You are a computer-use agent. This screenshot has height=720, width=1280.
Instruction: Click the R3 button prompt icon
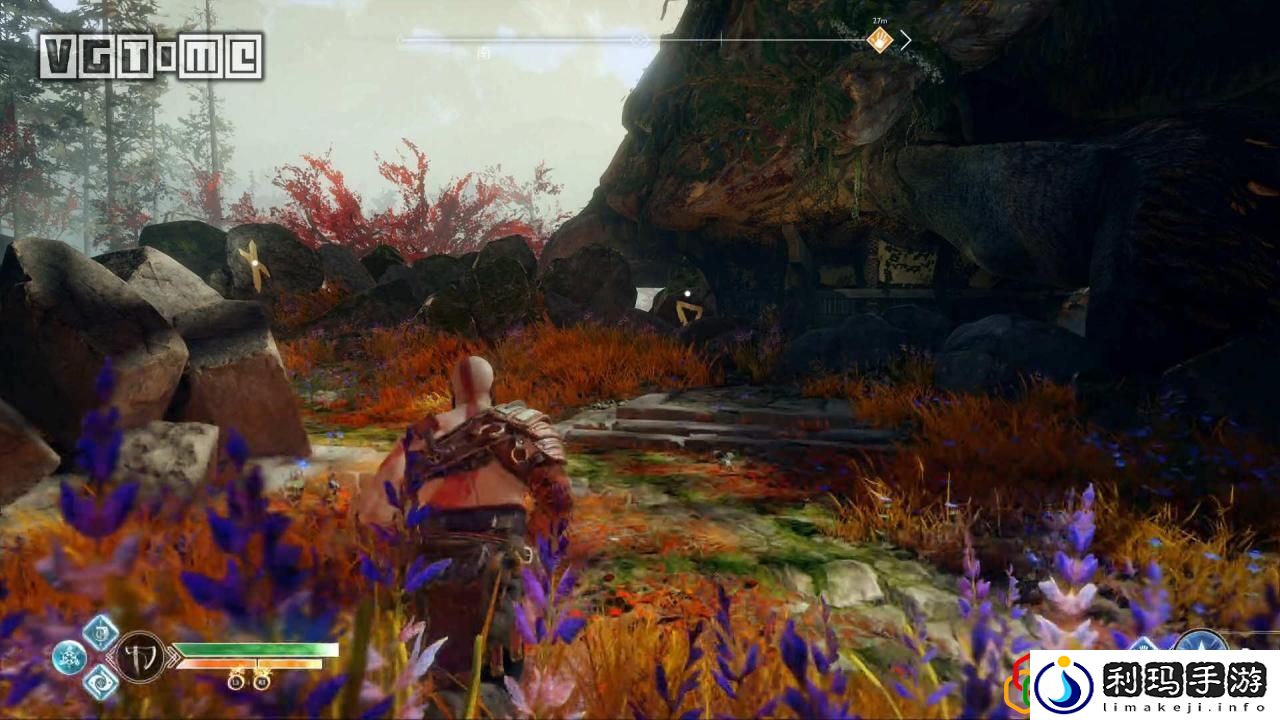[262, 681]
